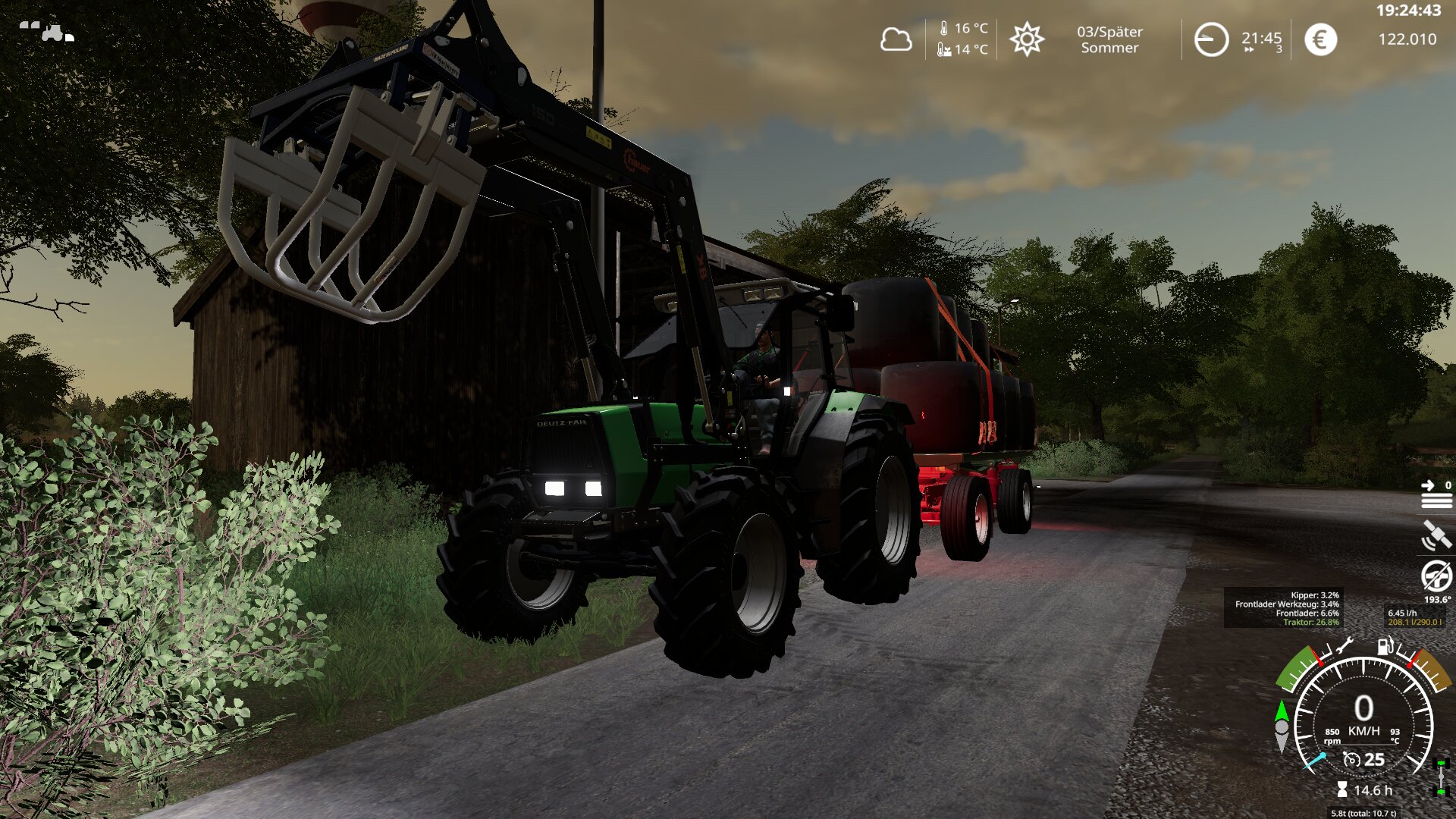Select the cloud weather icon
This screenshot has width=1456, height=819.
click(x=896, y=39)
